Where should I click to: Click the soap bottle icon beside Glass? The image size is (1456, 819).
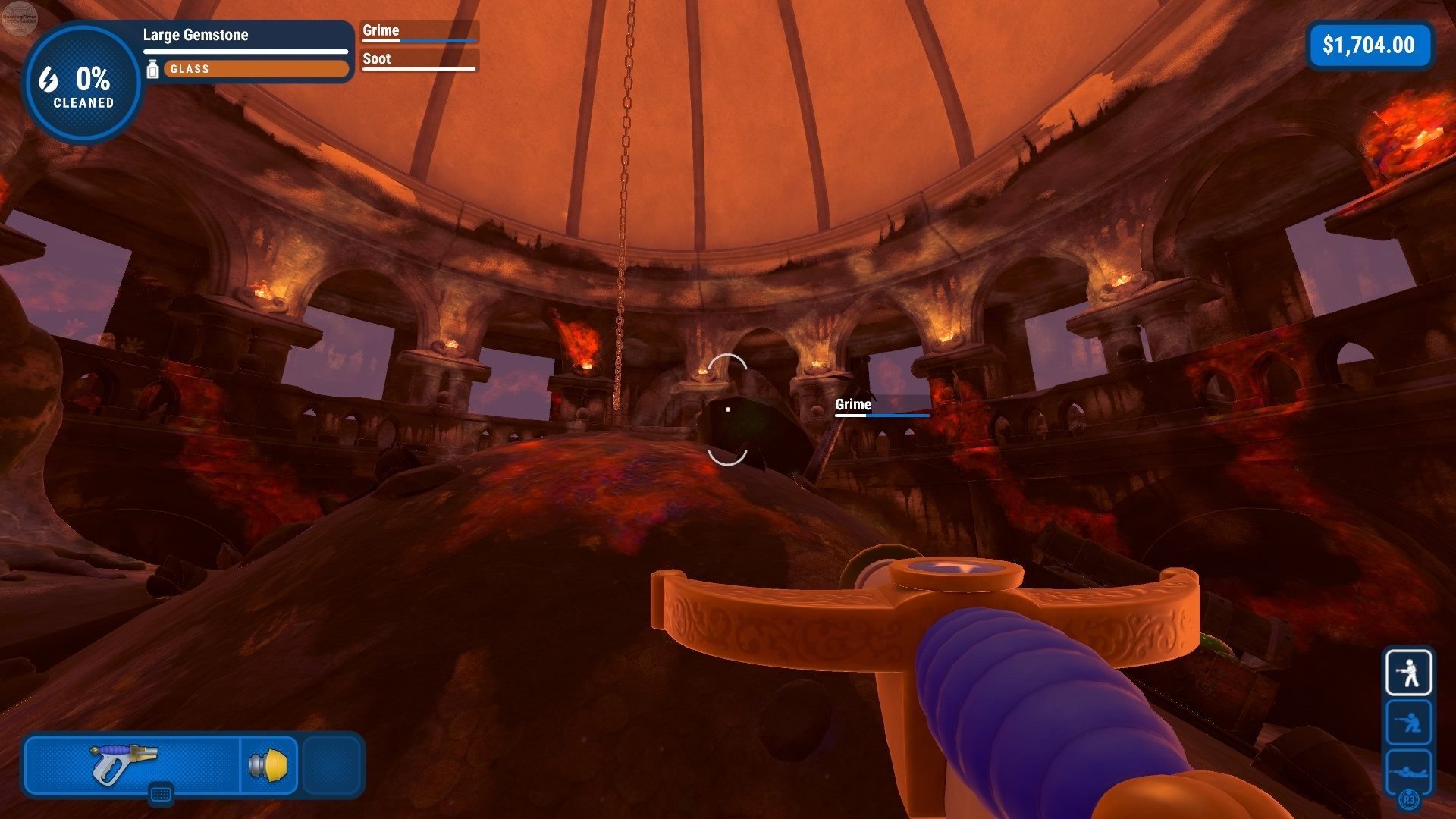point(152,69)
